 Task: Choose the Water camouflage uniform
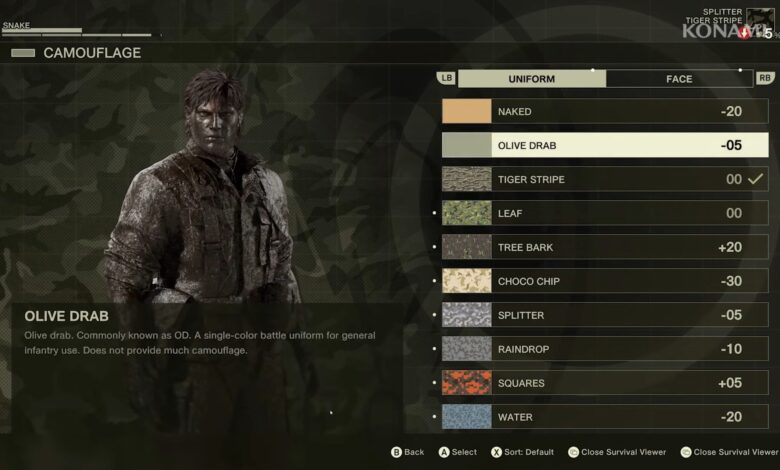[x=605, y=417]
